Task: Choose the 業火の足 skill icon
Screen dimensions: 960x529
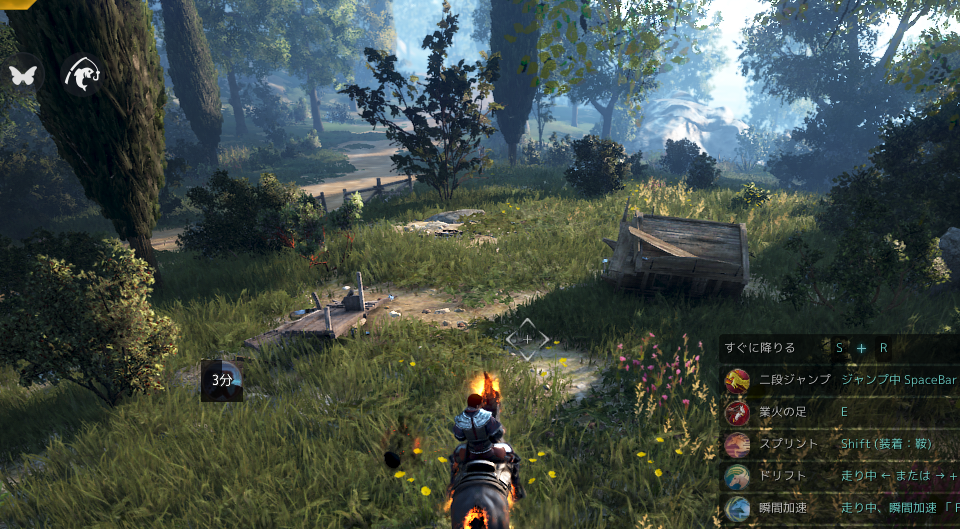Action: [x=737, y=412]
